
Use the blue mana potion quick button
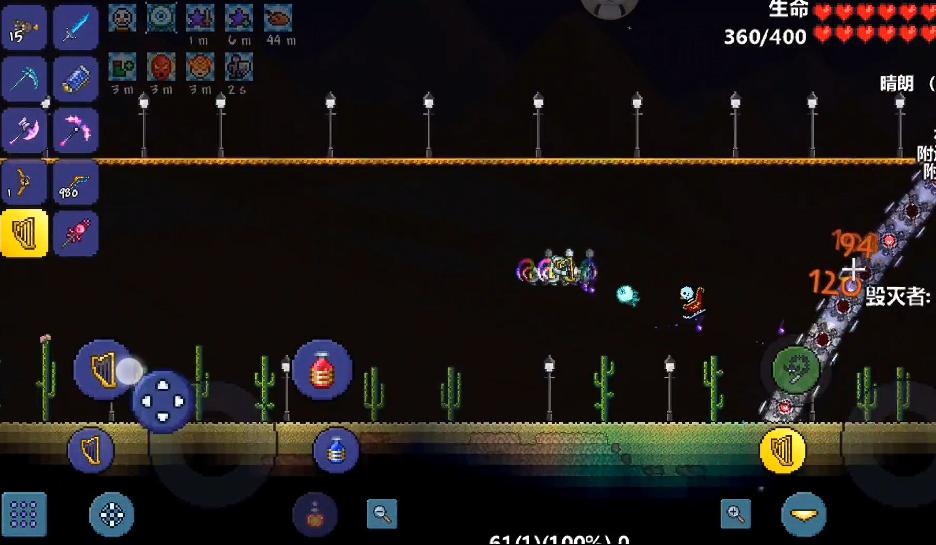tap(336, 450)
